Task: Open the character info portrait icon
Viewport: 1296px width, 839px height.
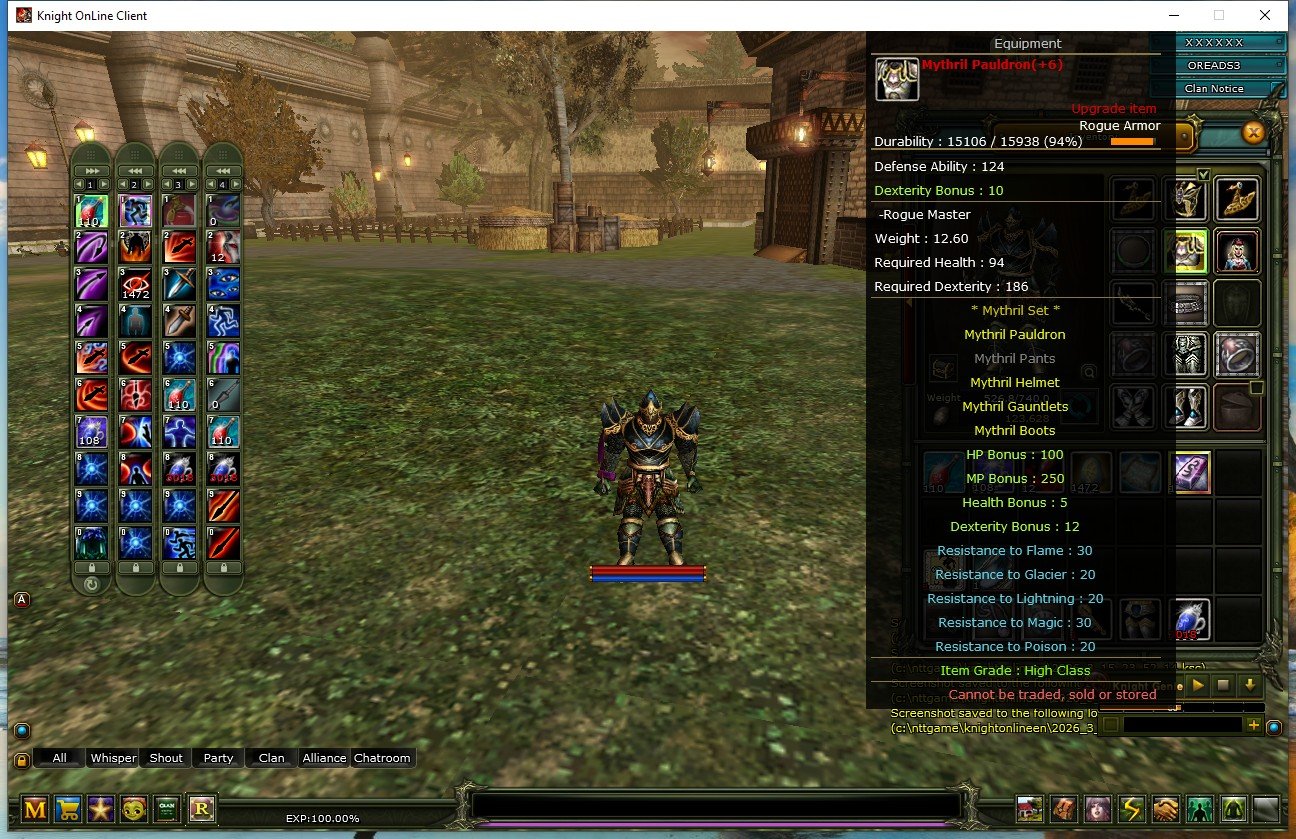Action: point(1098,810)
